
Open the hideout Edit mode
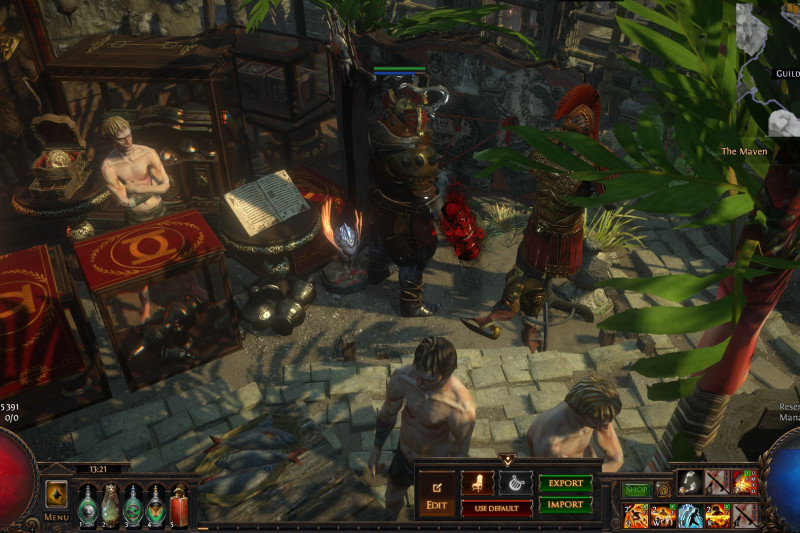[x=436, y=492]
